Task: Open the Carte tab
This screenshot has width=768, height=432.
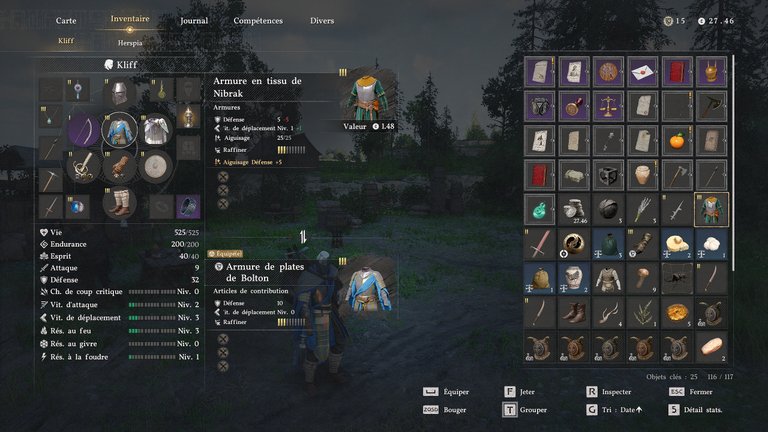Action: tap(66, 20)
